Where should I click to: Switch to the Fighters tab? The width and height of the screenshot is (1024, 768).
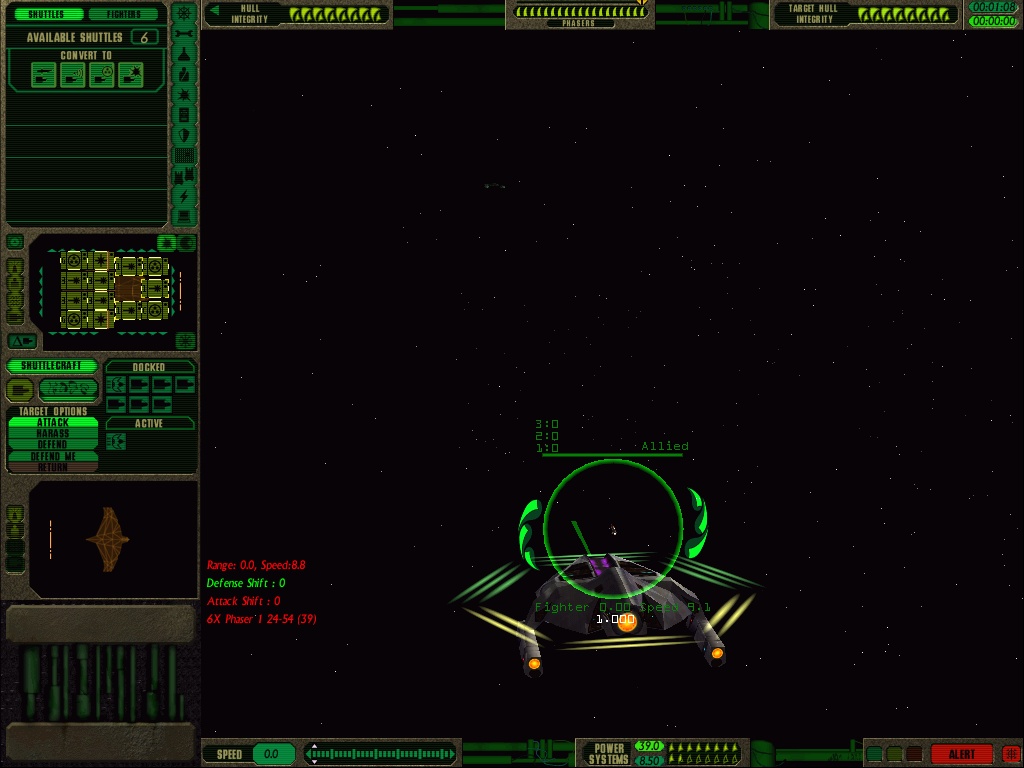(125, 15)
